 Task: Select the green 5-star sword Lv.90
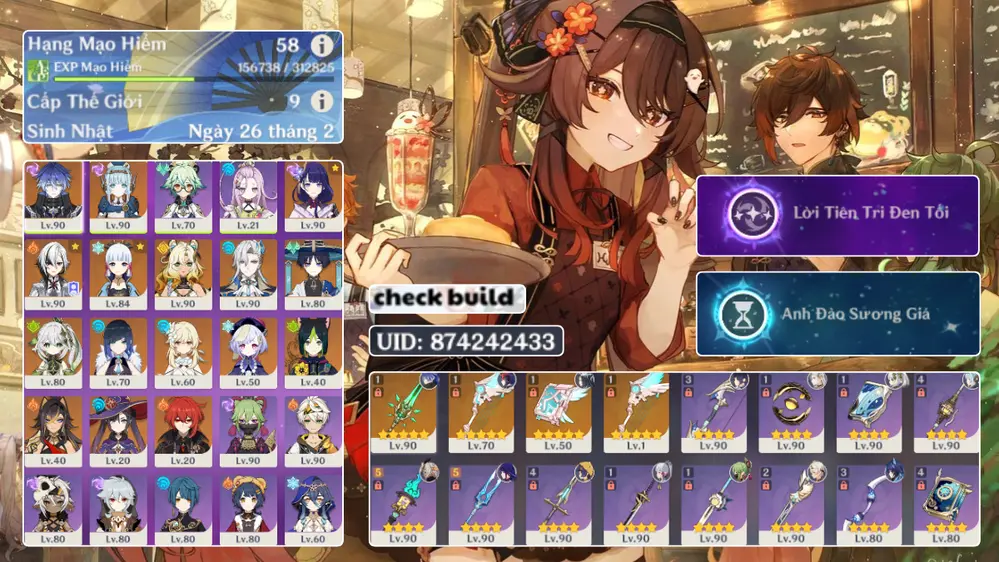point(403,412)
